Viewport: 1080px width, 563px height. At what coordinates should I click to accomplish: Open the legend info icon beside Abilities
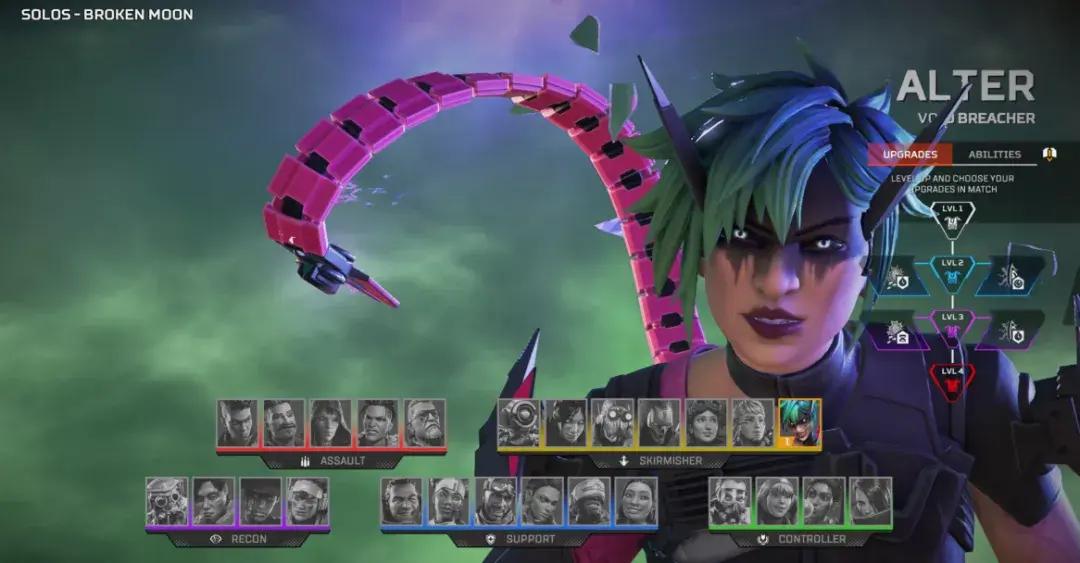click(1050, 154)
